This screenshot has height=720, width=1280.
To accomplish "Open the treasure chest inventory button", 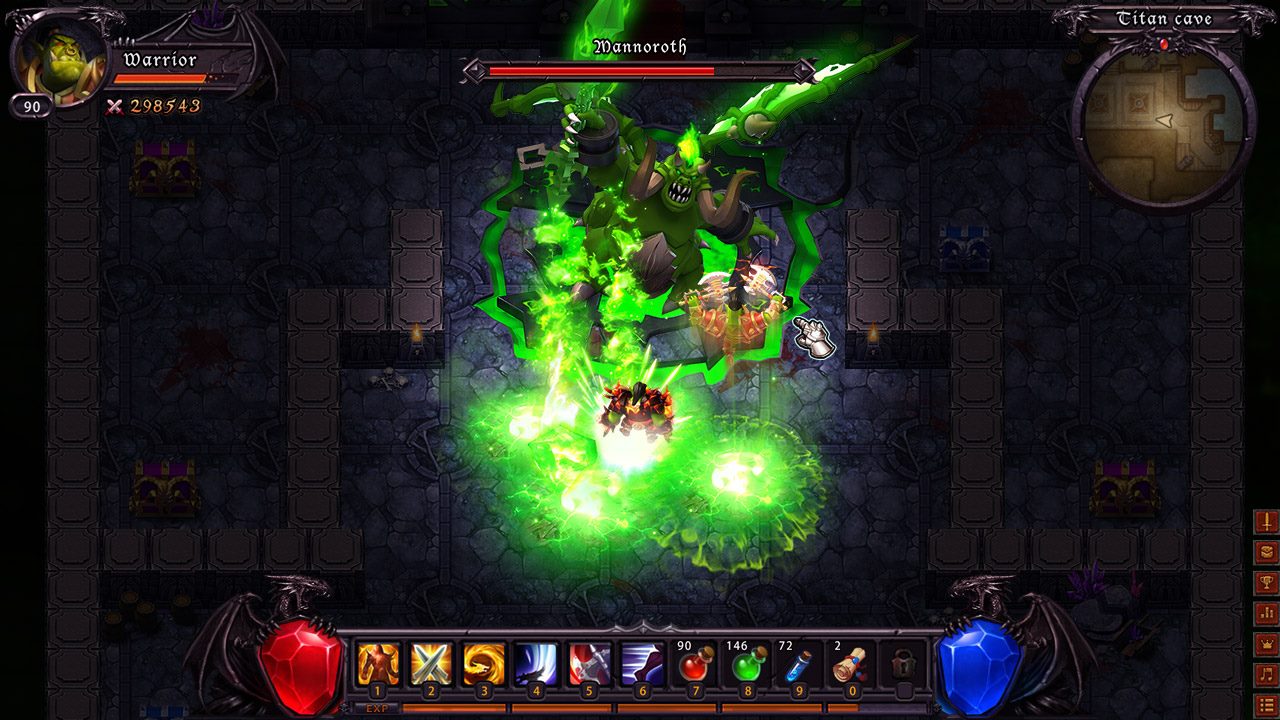I will 1266,552.
